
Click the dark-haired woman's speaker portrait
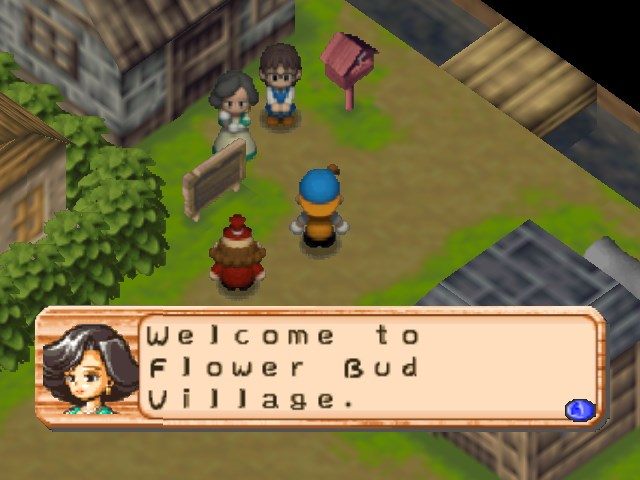(87, 369)
